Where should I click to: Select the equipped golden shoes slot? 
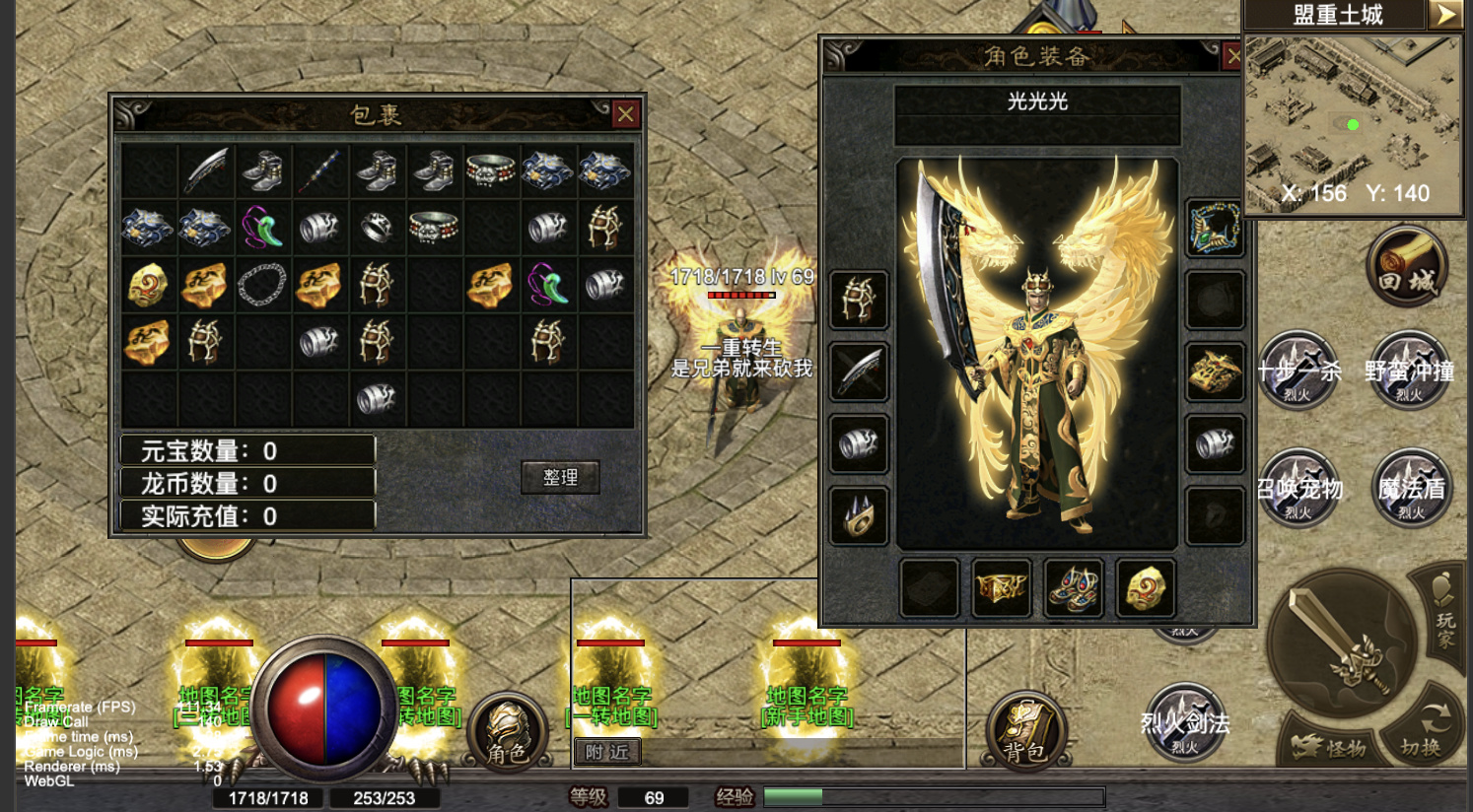[1074, 588]
